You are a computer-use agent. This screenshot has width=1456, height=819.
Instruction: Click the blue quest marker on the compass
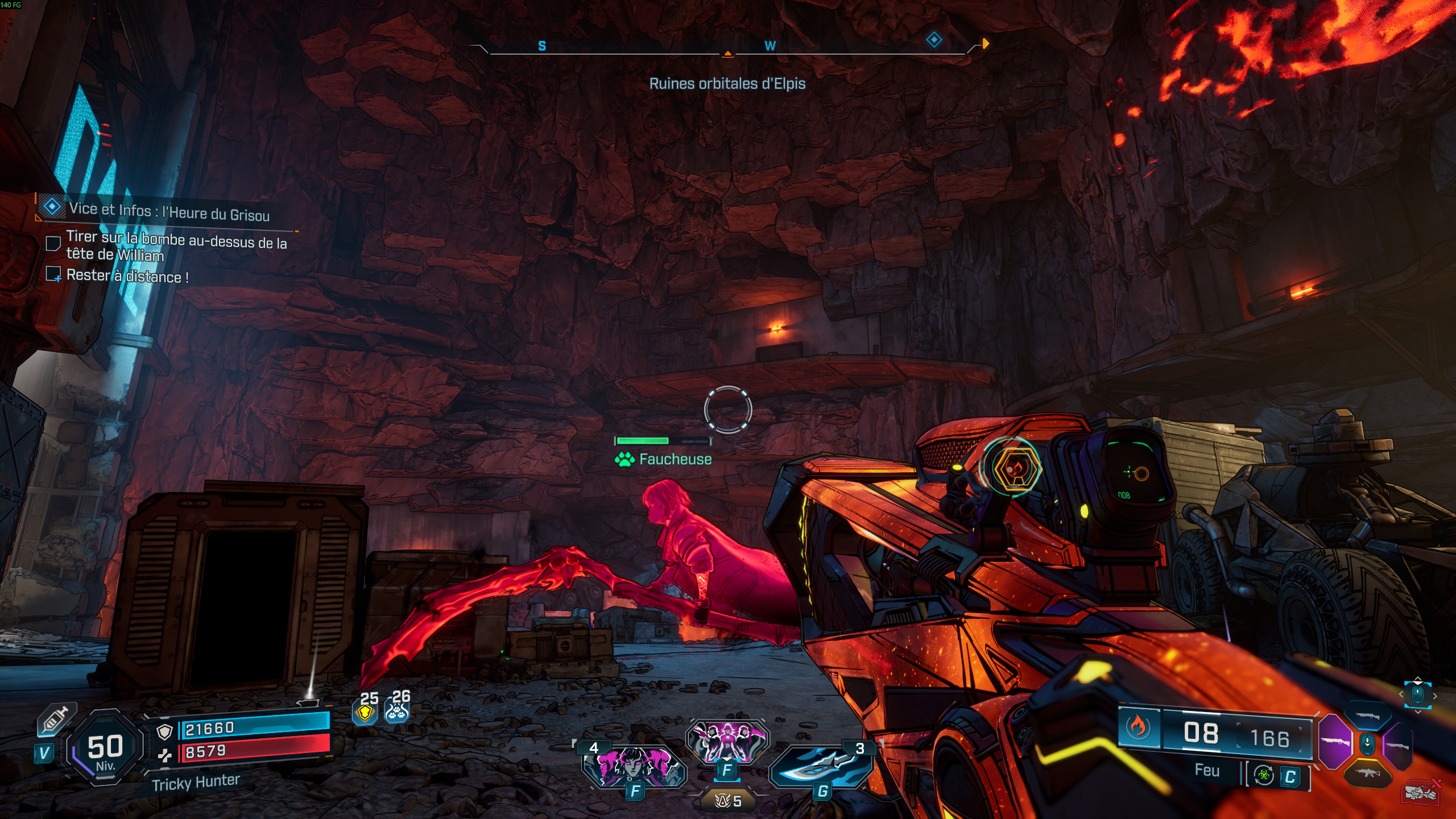[x=934, y=40]
